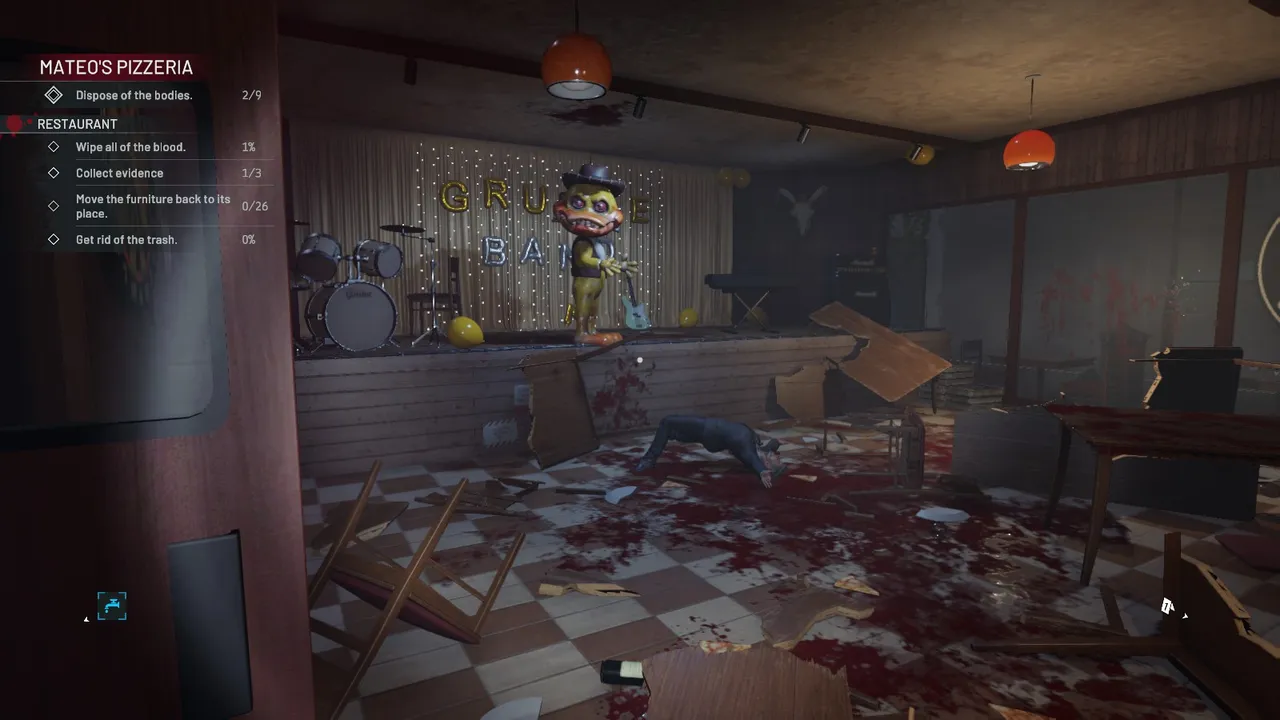Image resolution: width=1280 pixels, height=720 pixels.
Task: Click the 'Get rid of the trash' diamond icon
Action: (x=53, y=239)
